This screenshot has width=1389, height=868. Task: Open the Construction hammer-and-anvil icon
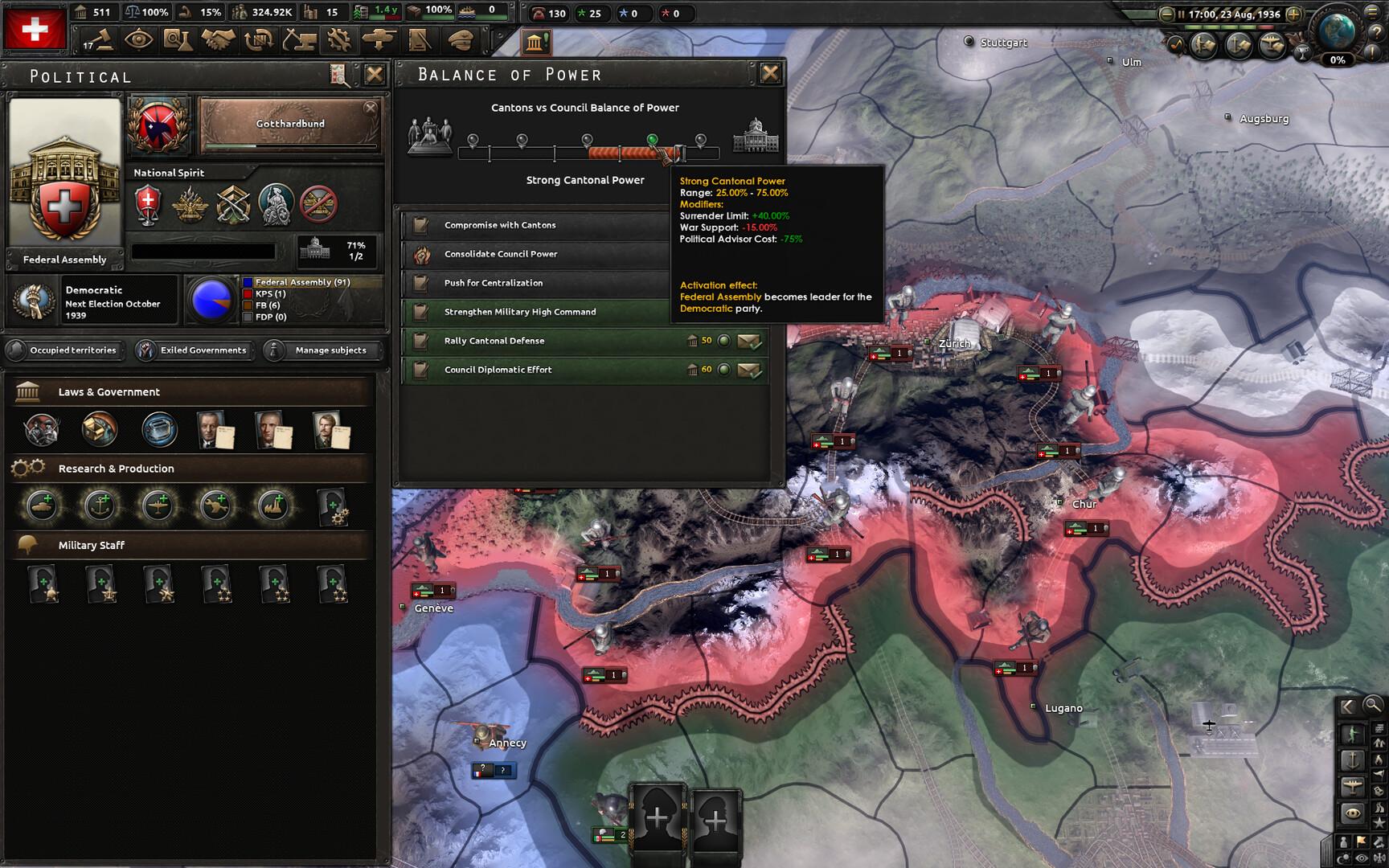click(300, 39)
